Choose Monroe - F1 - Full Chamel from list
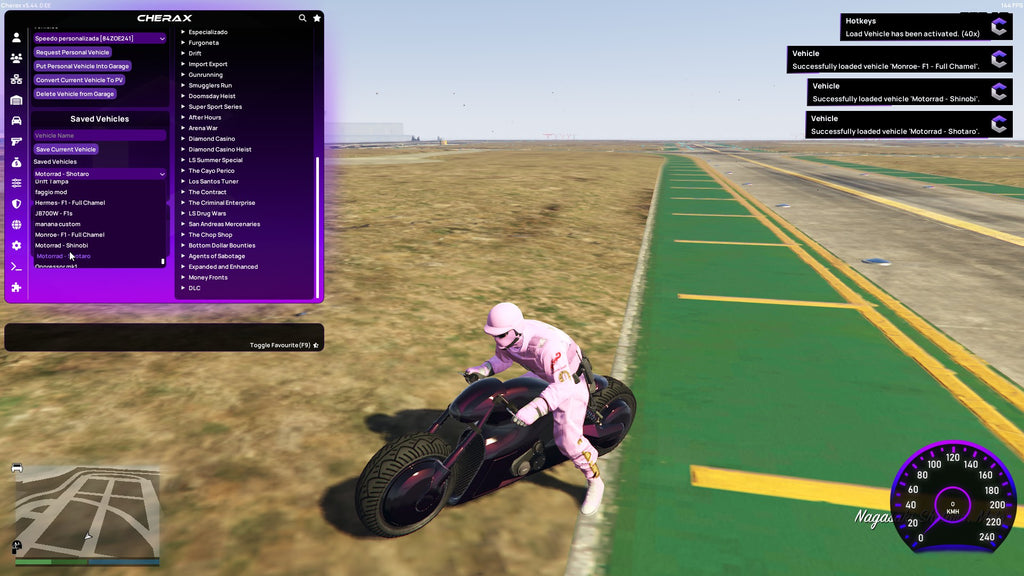Viewport: 1024px width, 576px height. point(70,235)
